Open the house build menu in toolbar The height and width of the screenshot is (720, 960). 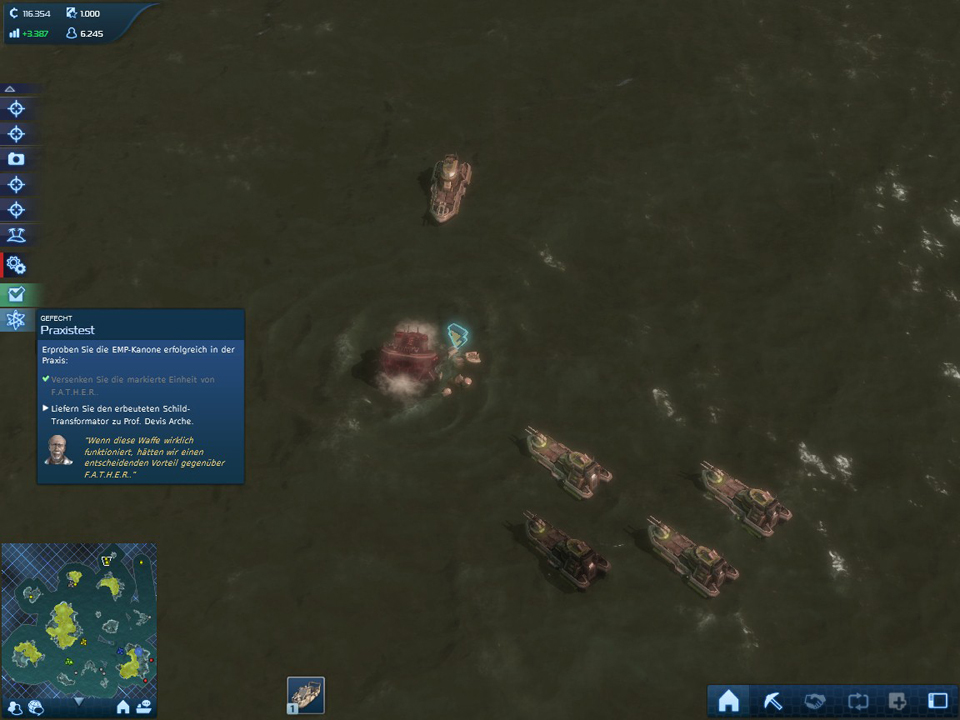click(729, 701)
